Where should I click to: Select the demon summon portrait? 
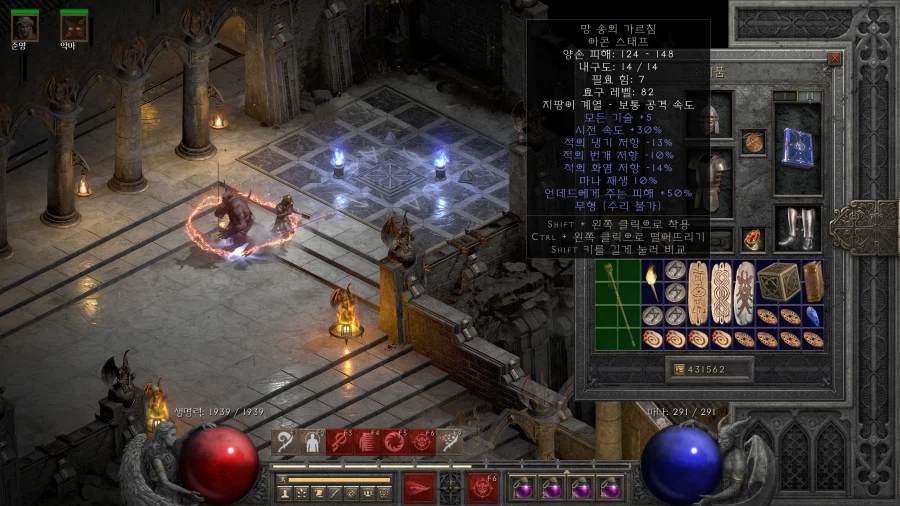coord(74,26)
